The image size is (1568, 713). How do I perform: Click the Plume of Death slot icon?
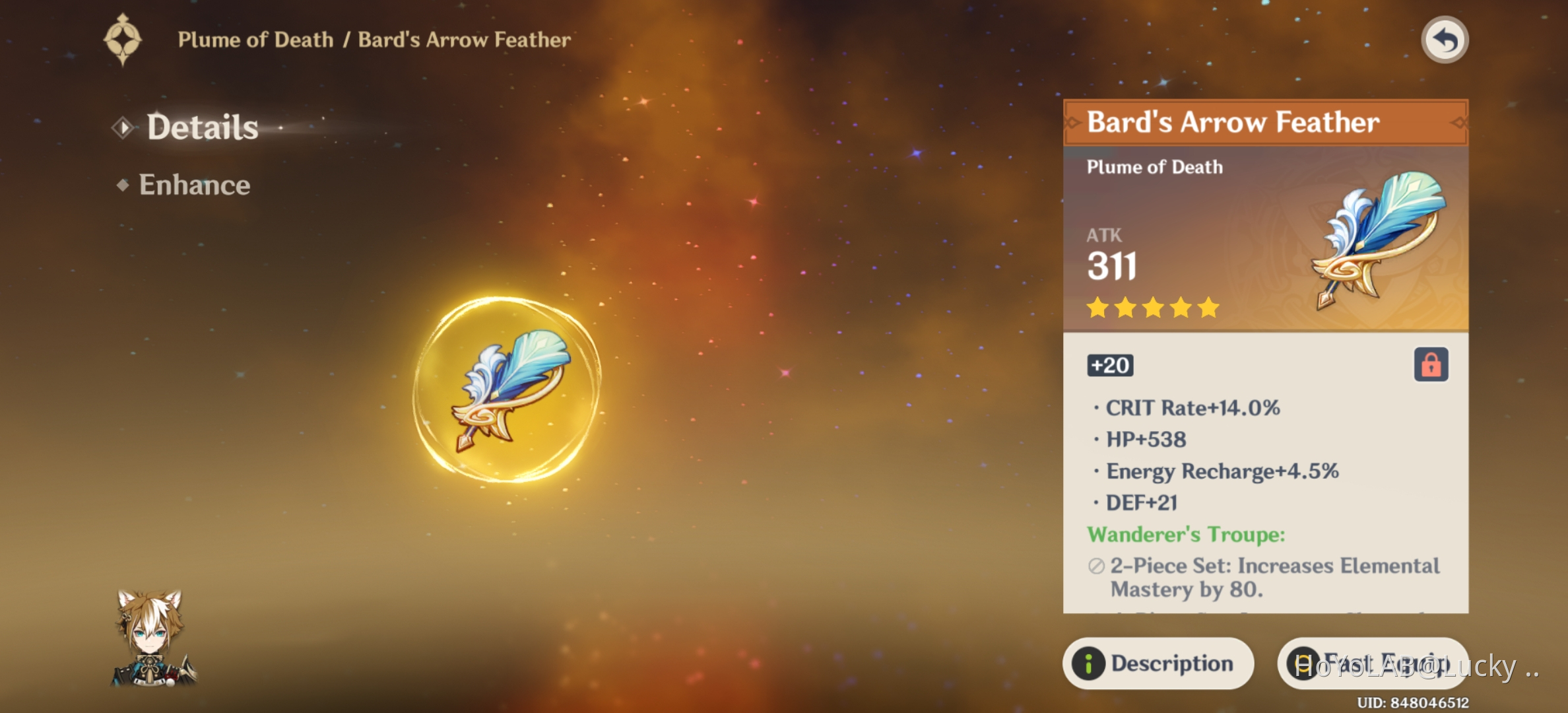[x=123, y=38]
